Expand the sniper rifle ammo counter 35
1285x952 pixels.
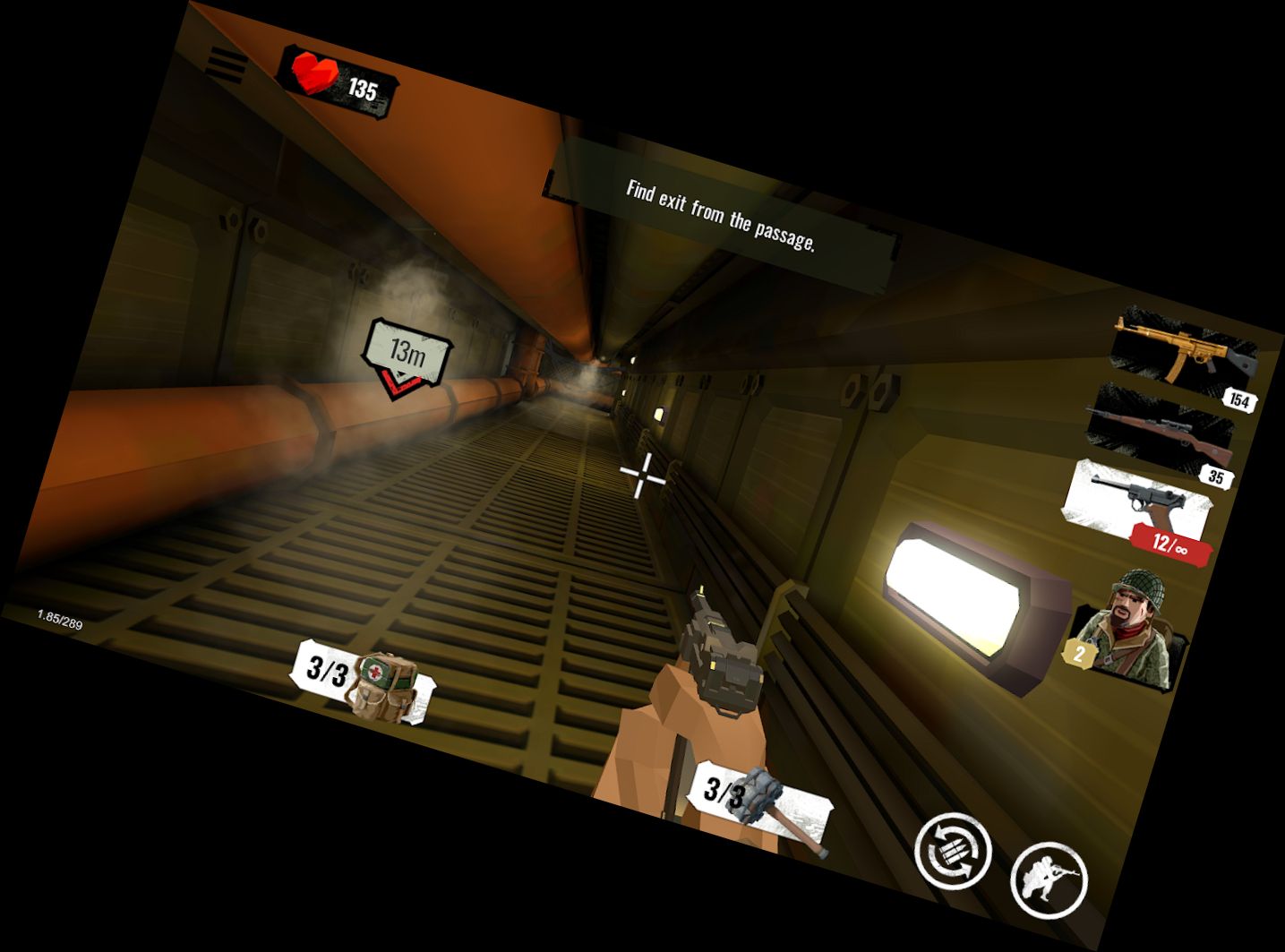[1216, 476]
